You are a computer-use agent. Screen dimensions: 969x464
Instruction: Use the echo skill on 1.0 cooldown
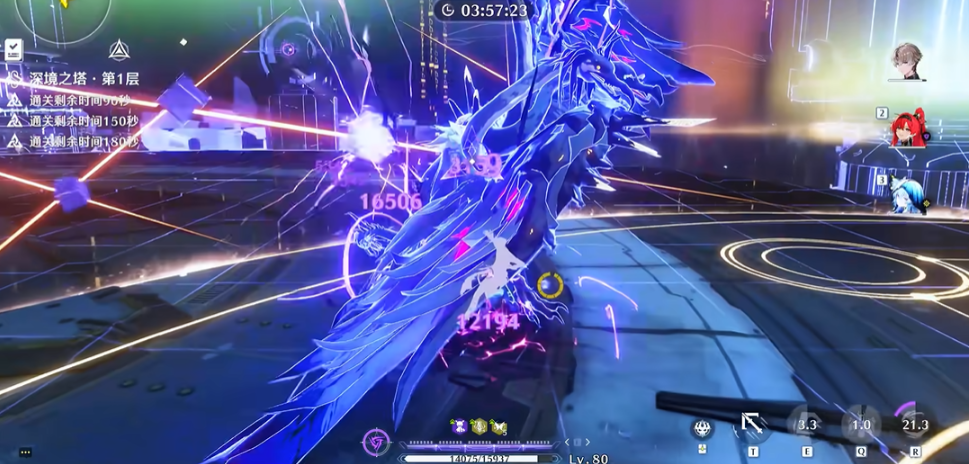coord(860,424)
